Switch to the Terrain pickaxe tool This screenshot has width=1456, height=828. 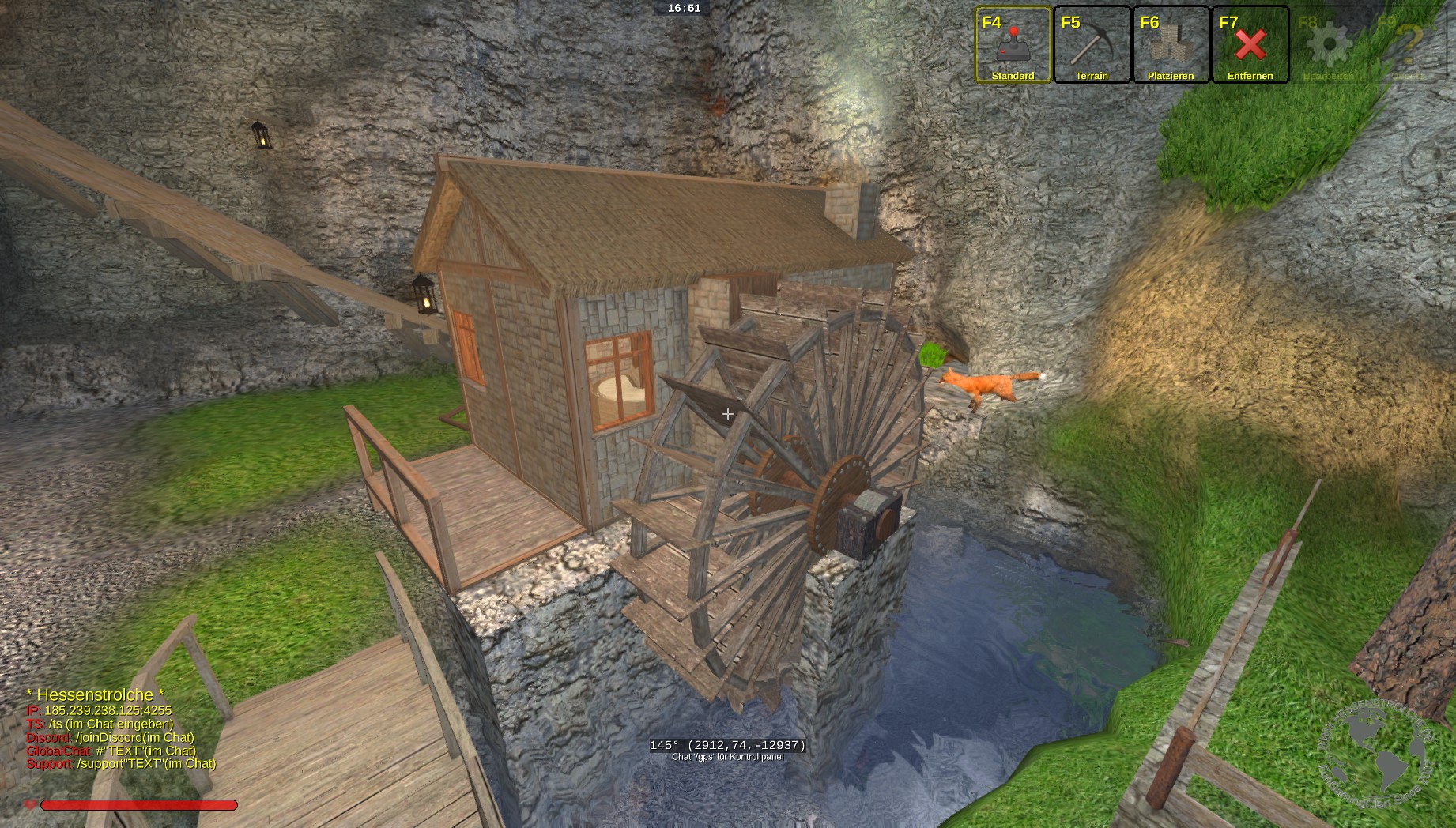[x=1092, y=45]
